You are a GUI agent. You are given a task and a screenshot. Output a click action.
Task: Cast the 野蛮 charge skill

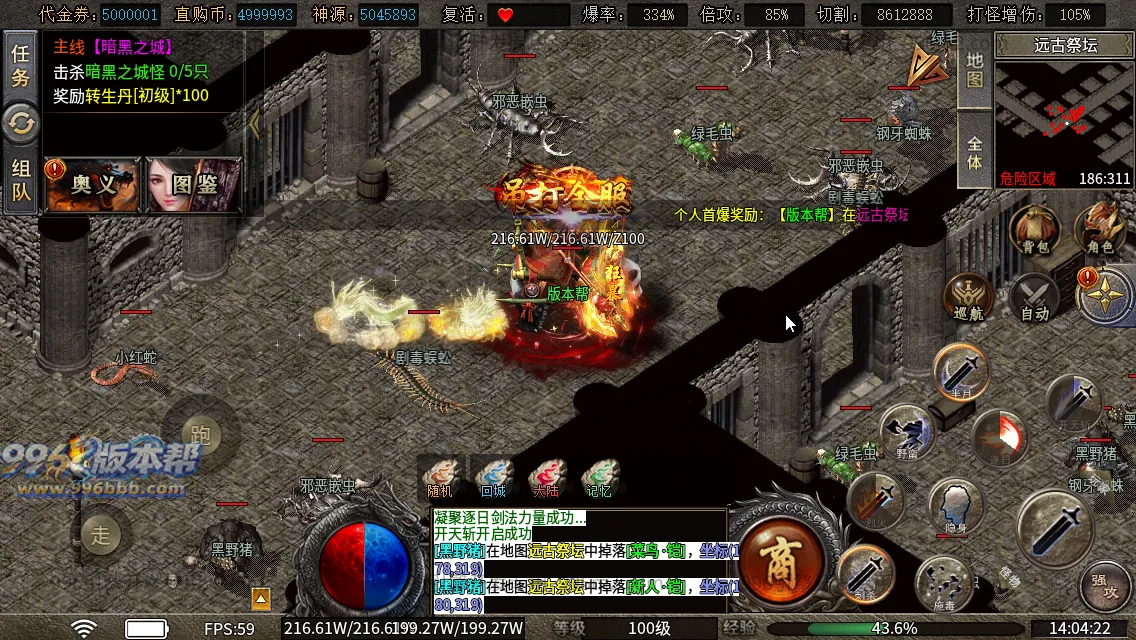[906, 434]
